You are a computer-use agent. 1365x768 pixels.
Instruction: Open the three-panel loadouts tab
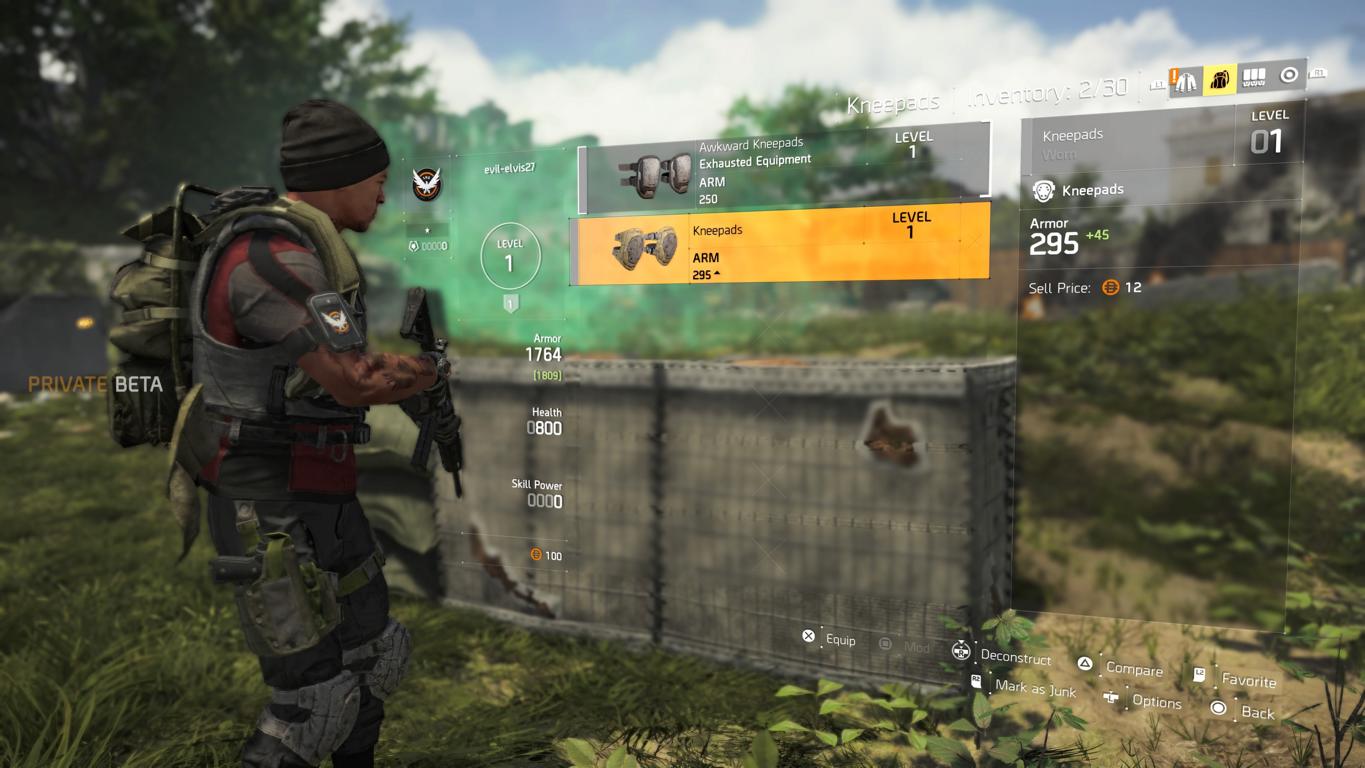pyautogui.click(x=1253, y=77)
